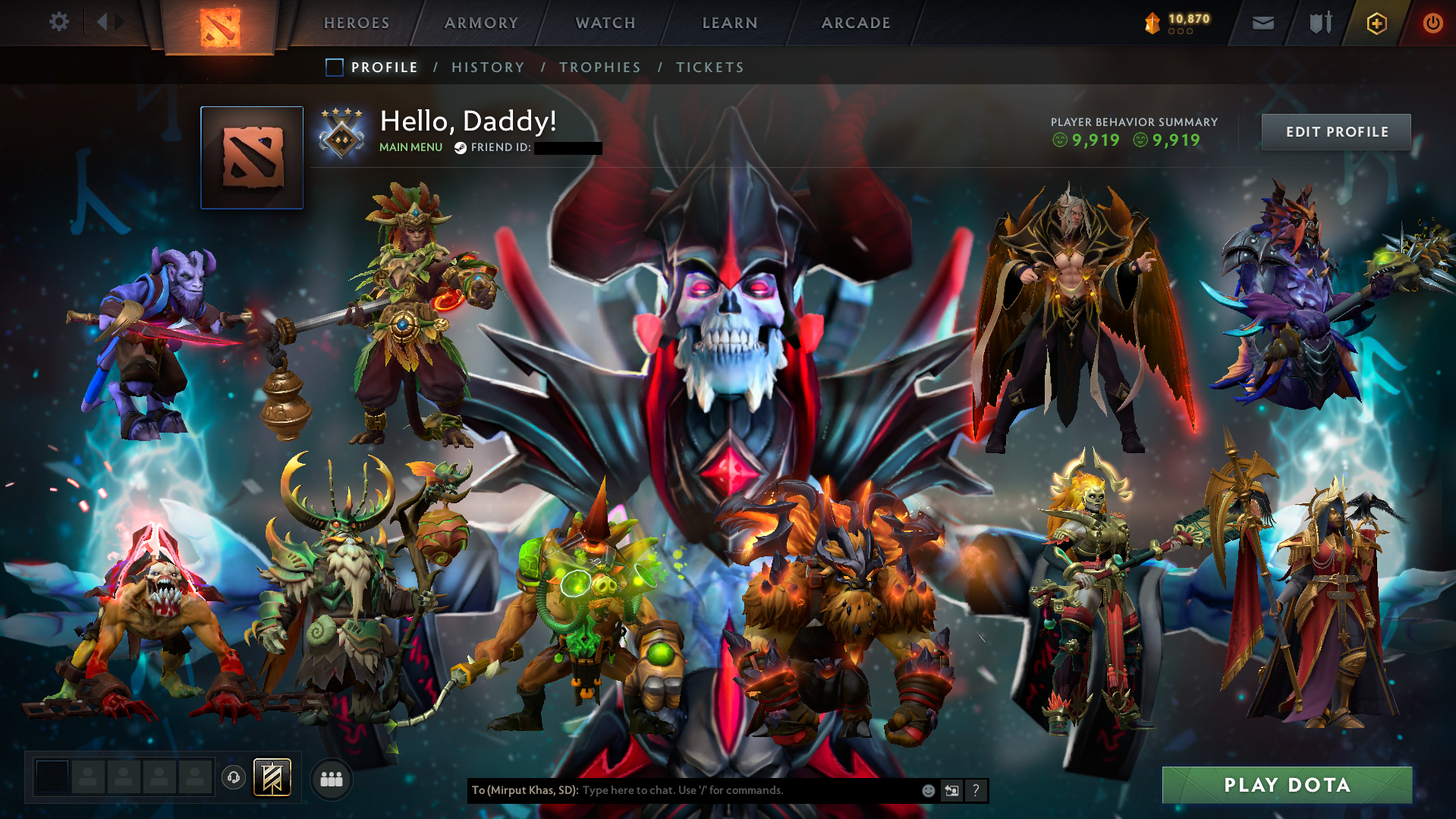Image resolution: width=1456 pixels, height=819 pixels.
Task: Click the smiley emoticon in the chat bar
Action: tap(929, 790)
